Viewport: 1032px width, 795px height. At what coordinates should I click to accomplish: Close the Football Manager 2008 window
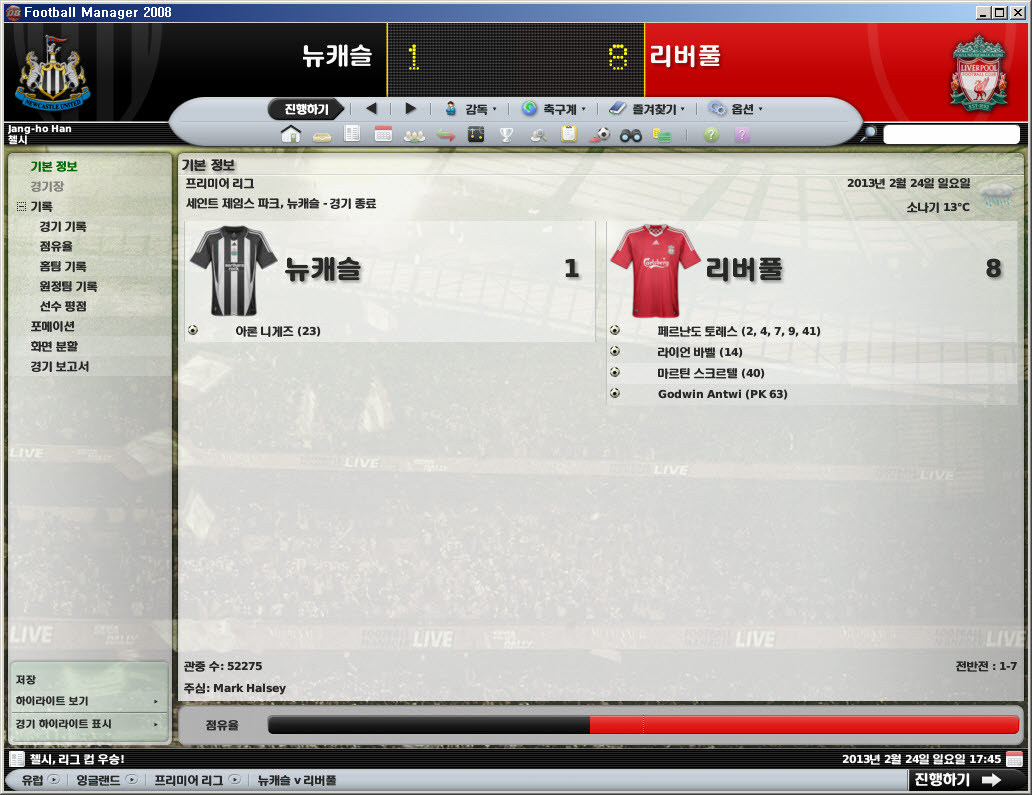1017,12
